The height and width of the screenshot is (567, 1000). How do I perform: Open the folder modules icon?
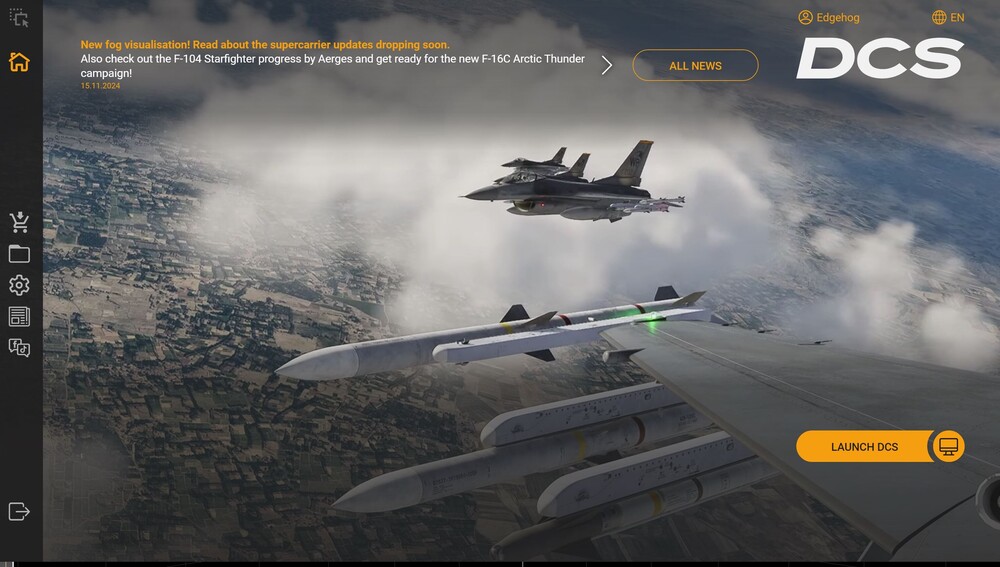click(19, 254)
